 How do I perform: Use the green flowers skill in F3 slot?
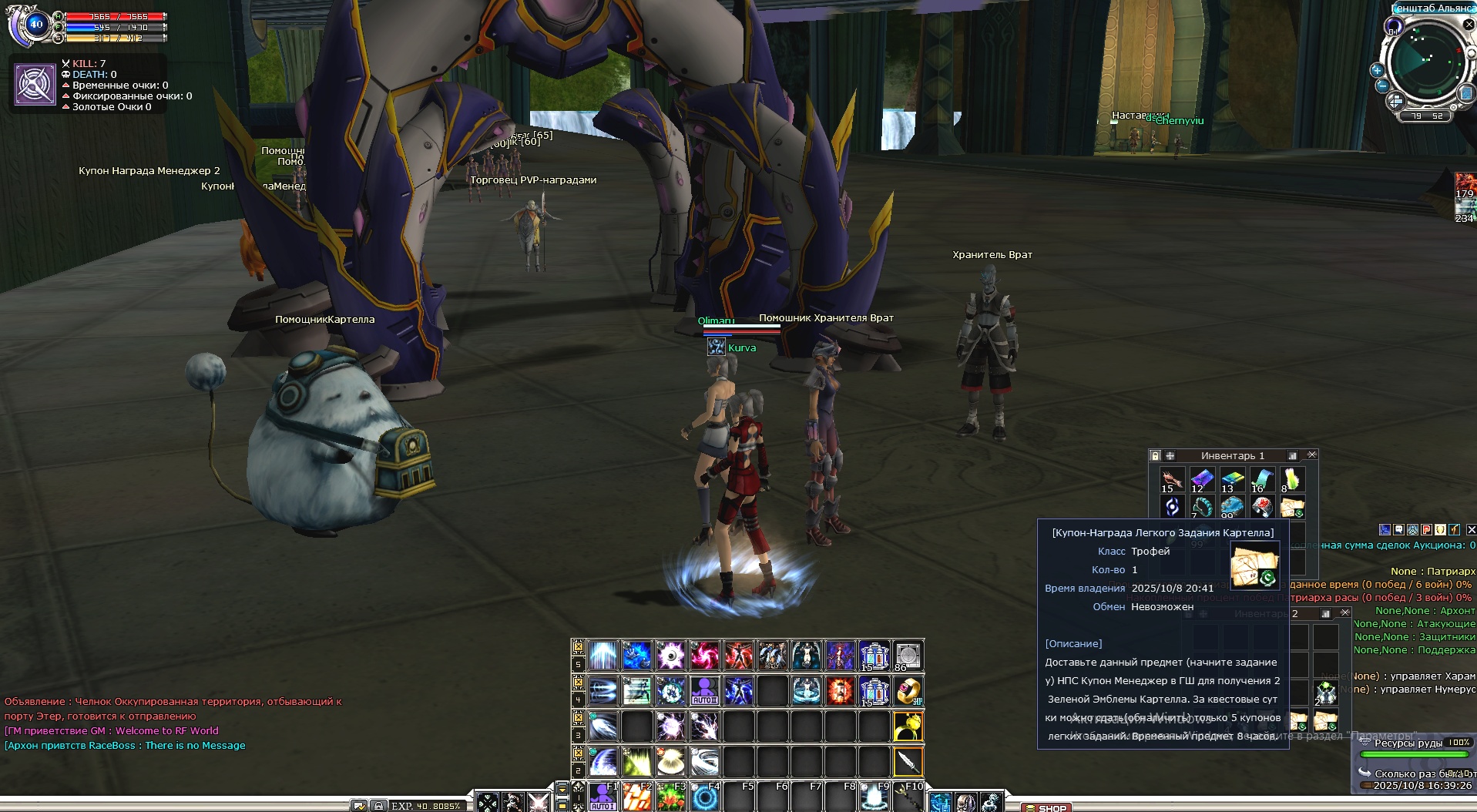(x=670, y=797)
